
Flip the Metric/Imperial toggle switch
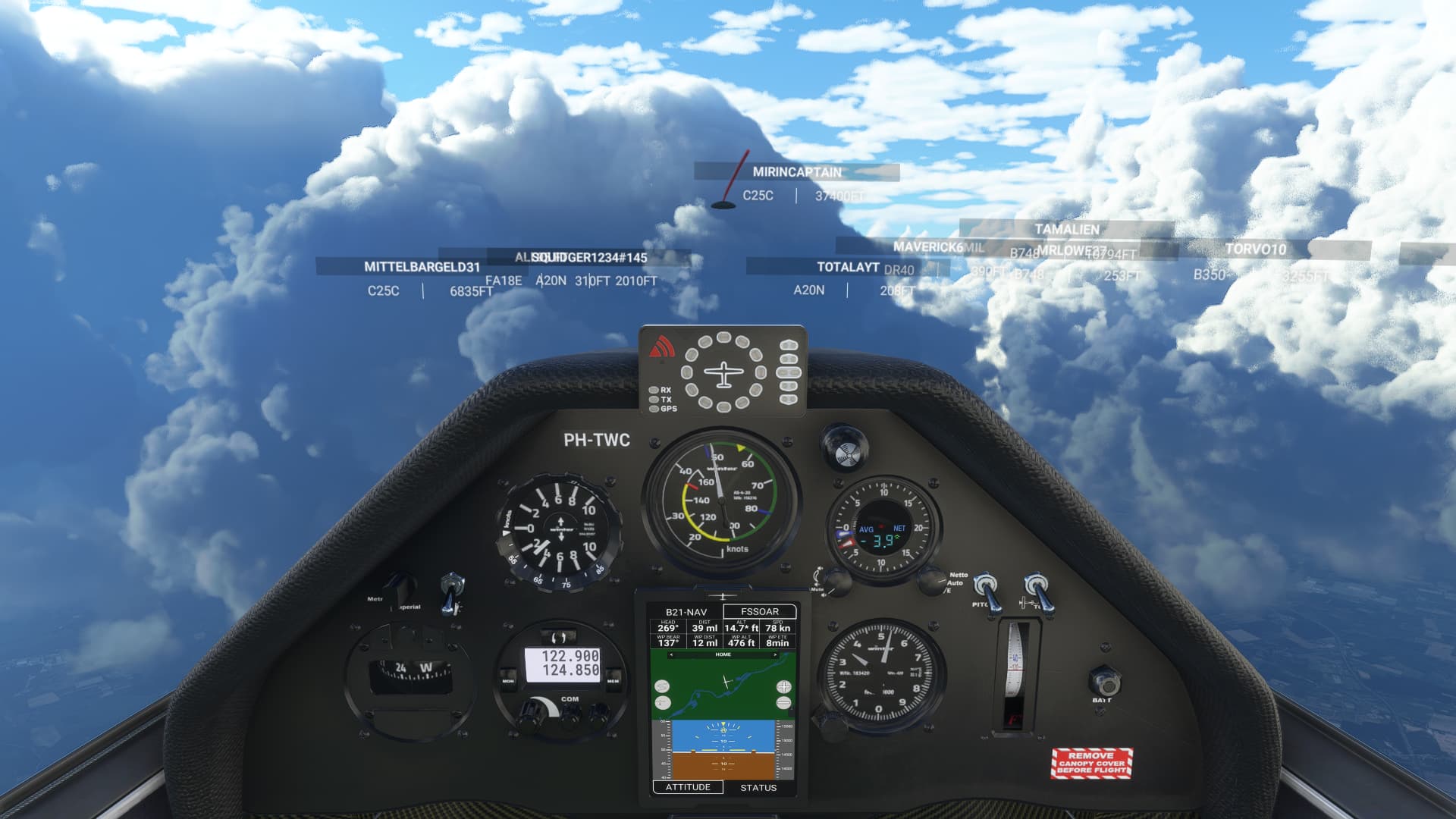point(450,585)
